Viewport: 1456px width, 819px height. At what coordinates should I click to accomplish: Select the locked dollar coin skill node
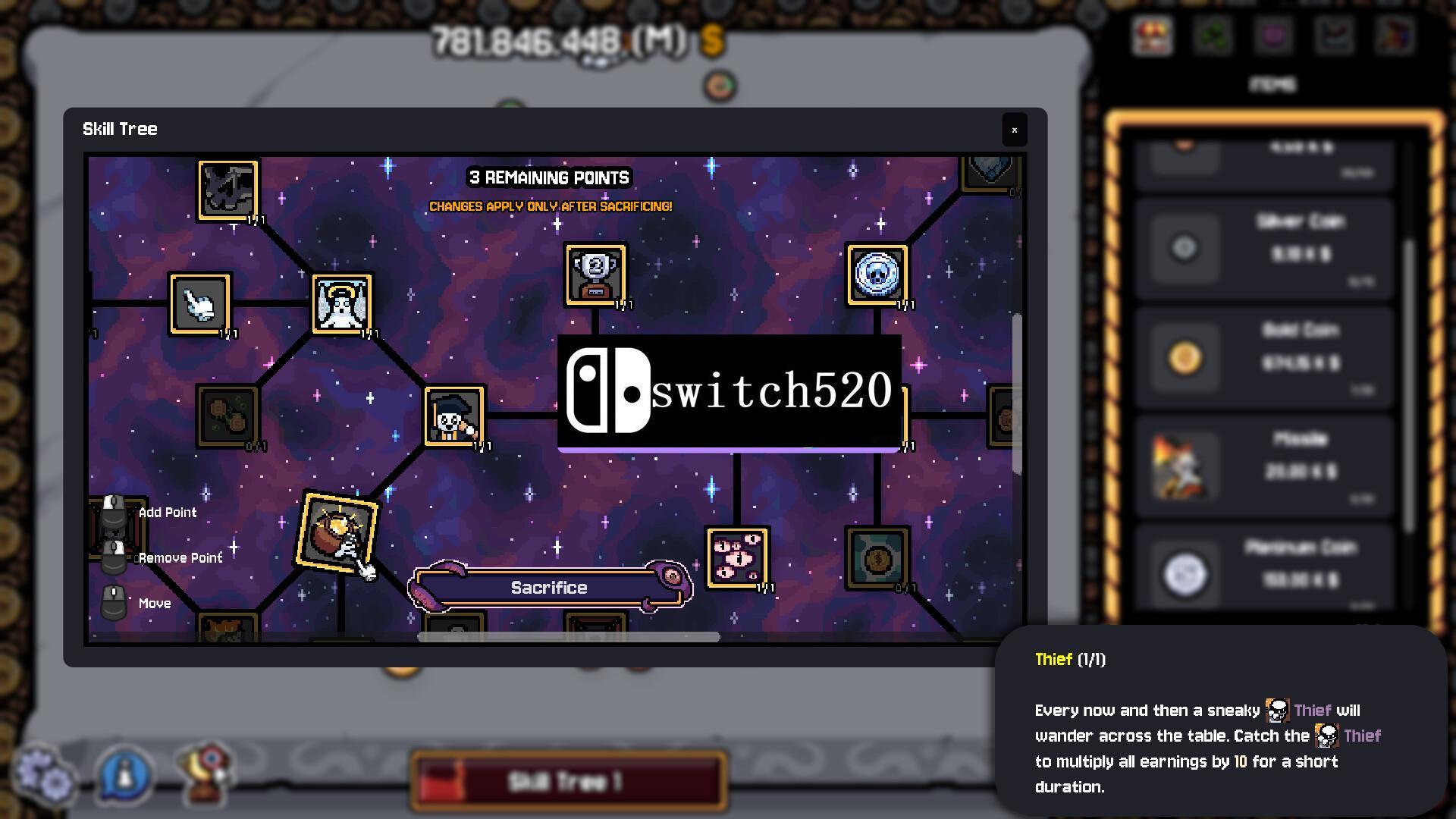point(877,558)
